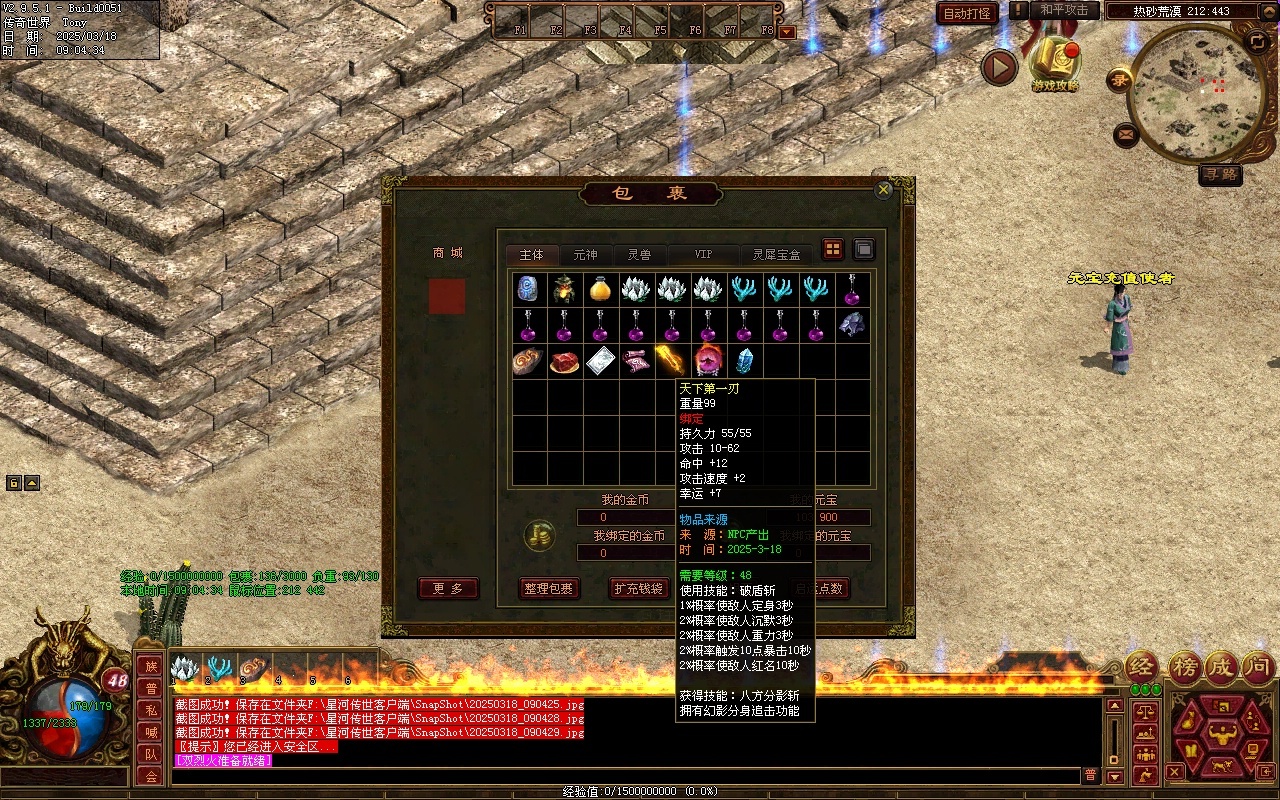
Task: Change the 和平攻击 attack mode
Action: (1064, 10)
